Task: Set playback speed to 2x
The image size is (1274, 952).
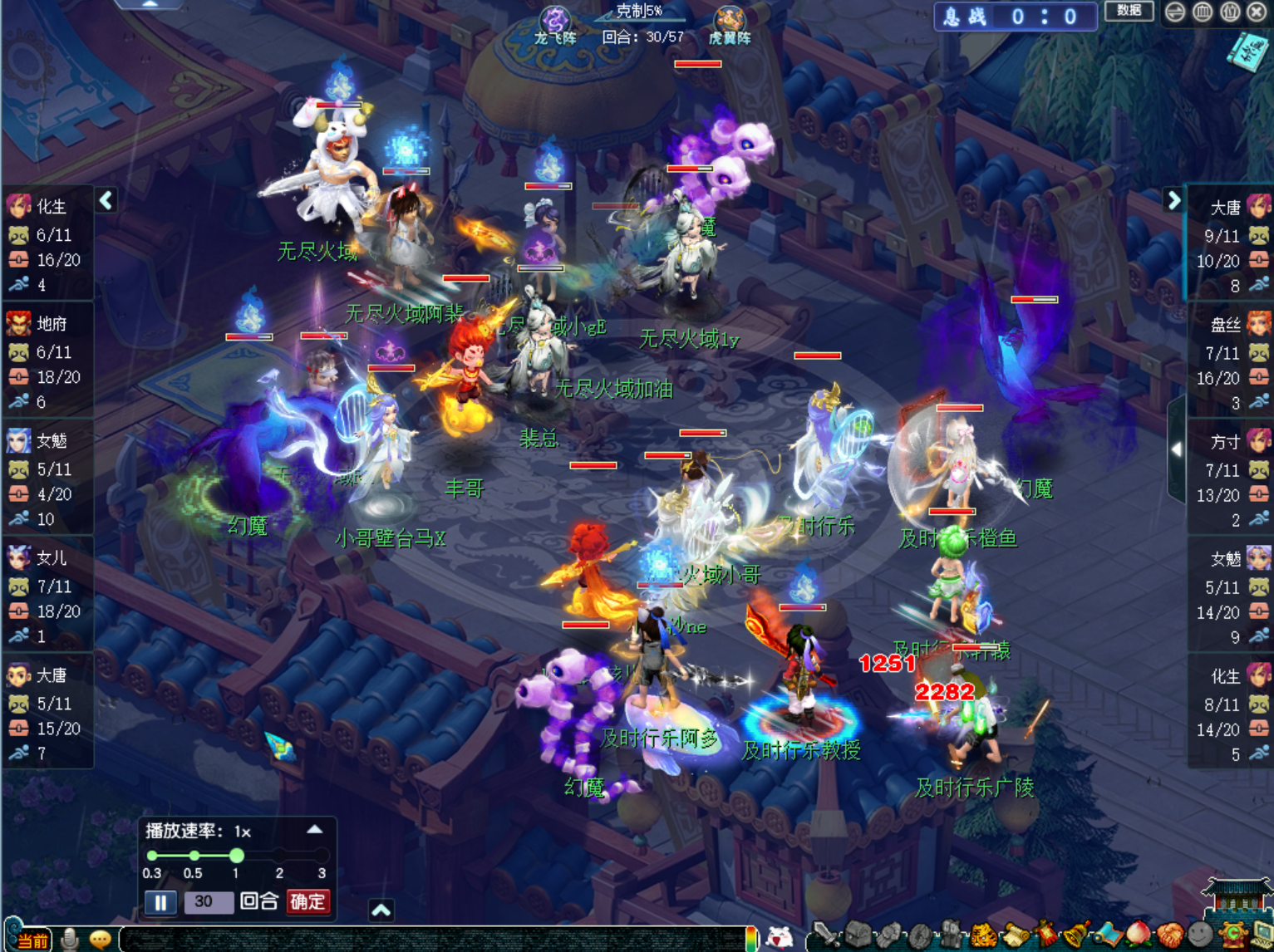Action: pos(279,856)
